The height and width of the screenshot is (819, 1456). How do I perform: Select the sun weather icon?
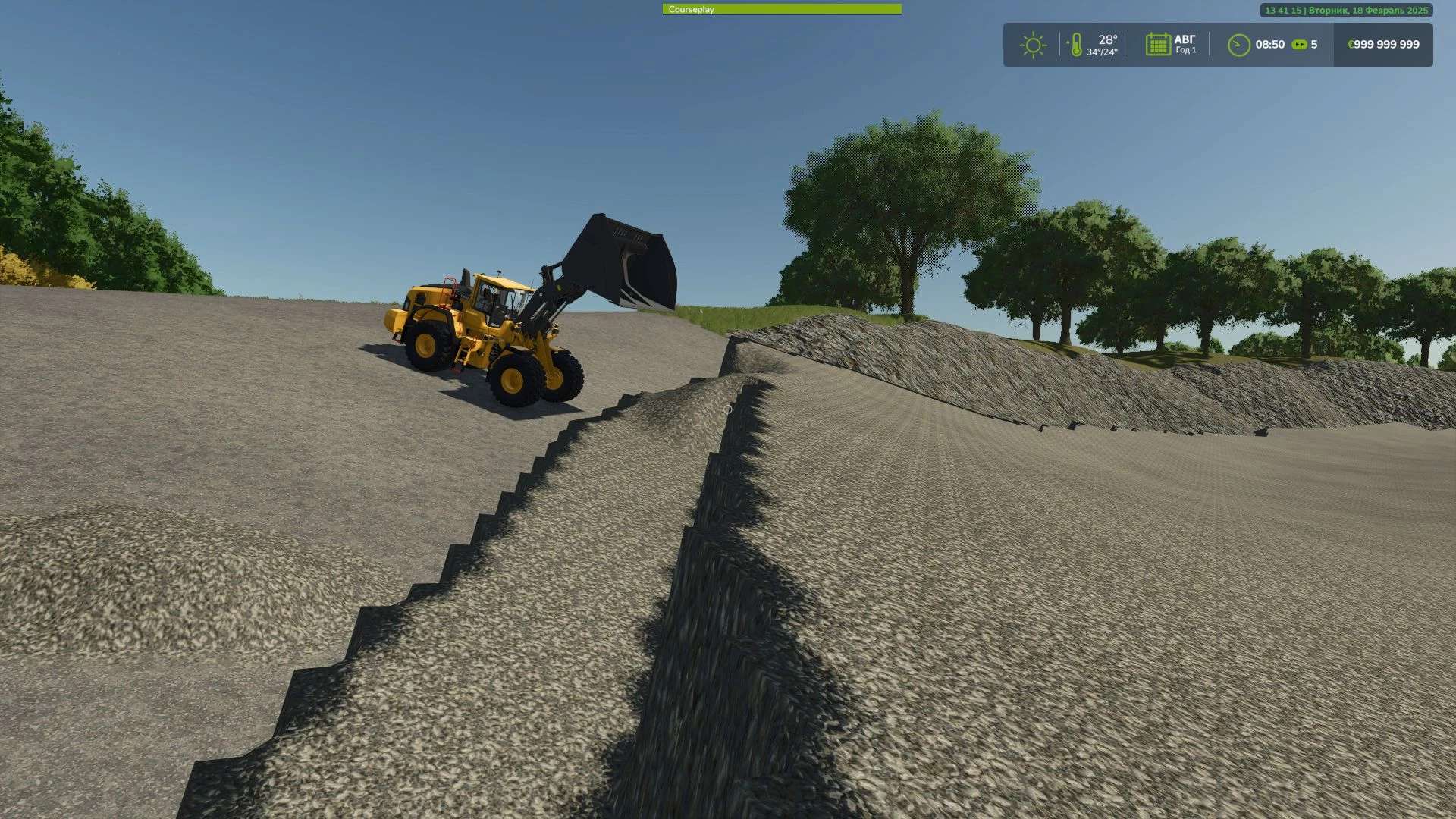point(1033,45)
